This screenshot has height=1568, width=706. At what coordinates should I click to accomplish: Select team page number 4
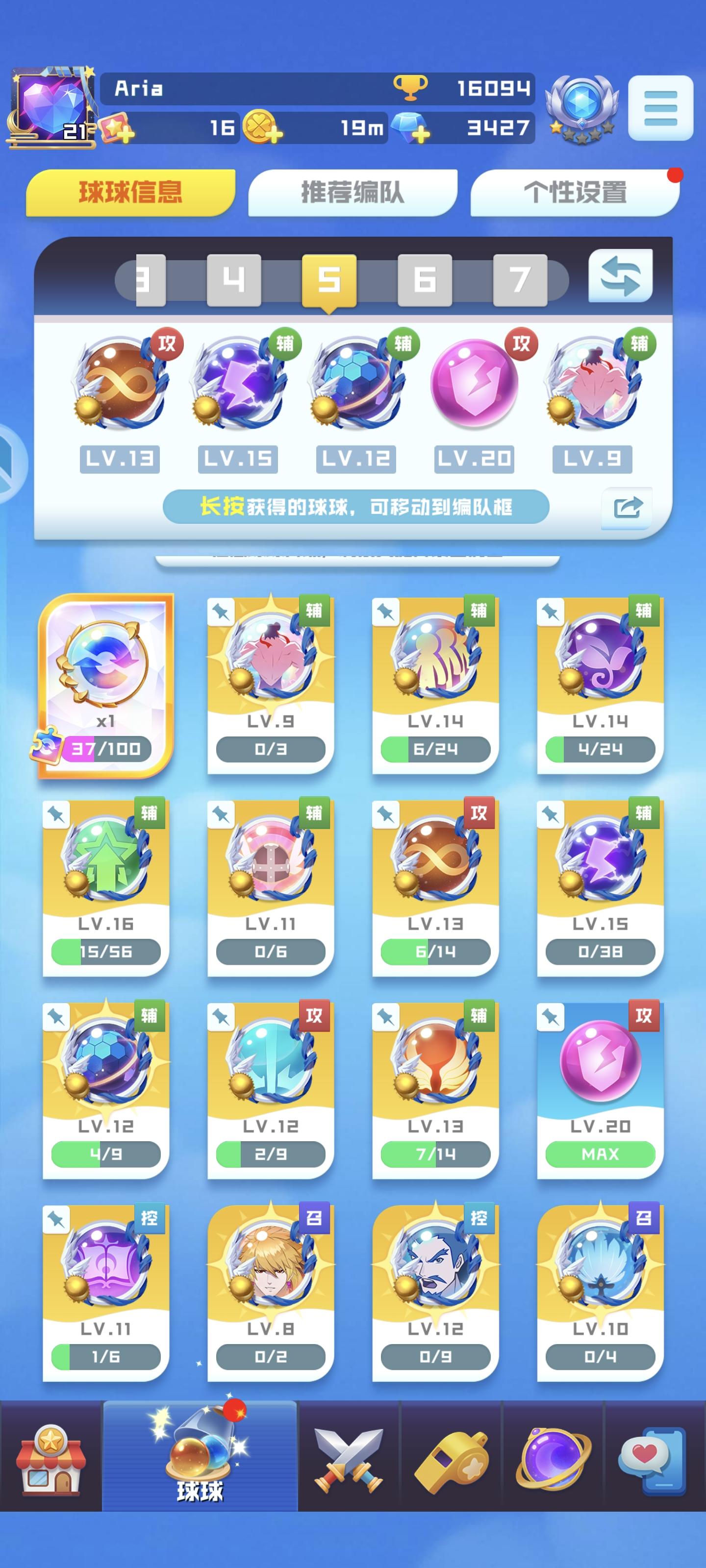[x=233, y=279]
